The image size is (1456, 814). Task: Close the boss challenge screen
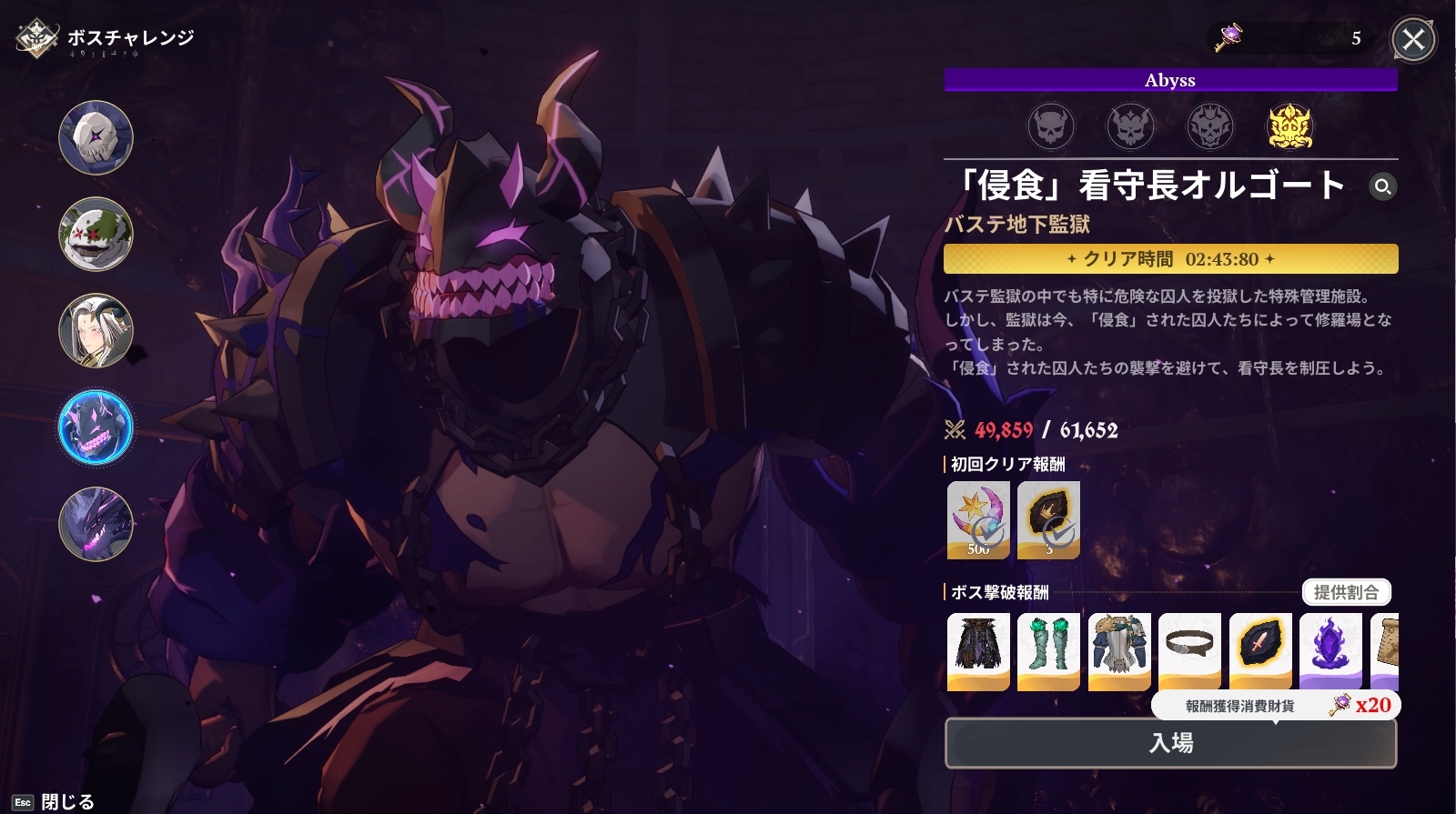1413,40
